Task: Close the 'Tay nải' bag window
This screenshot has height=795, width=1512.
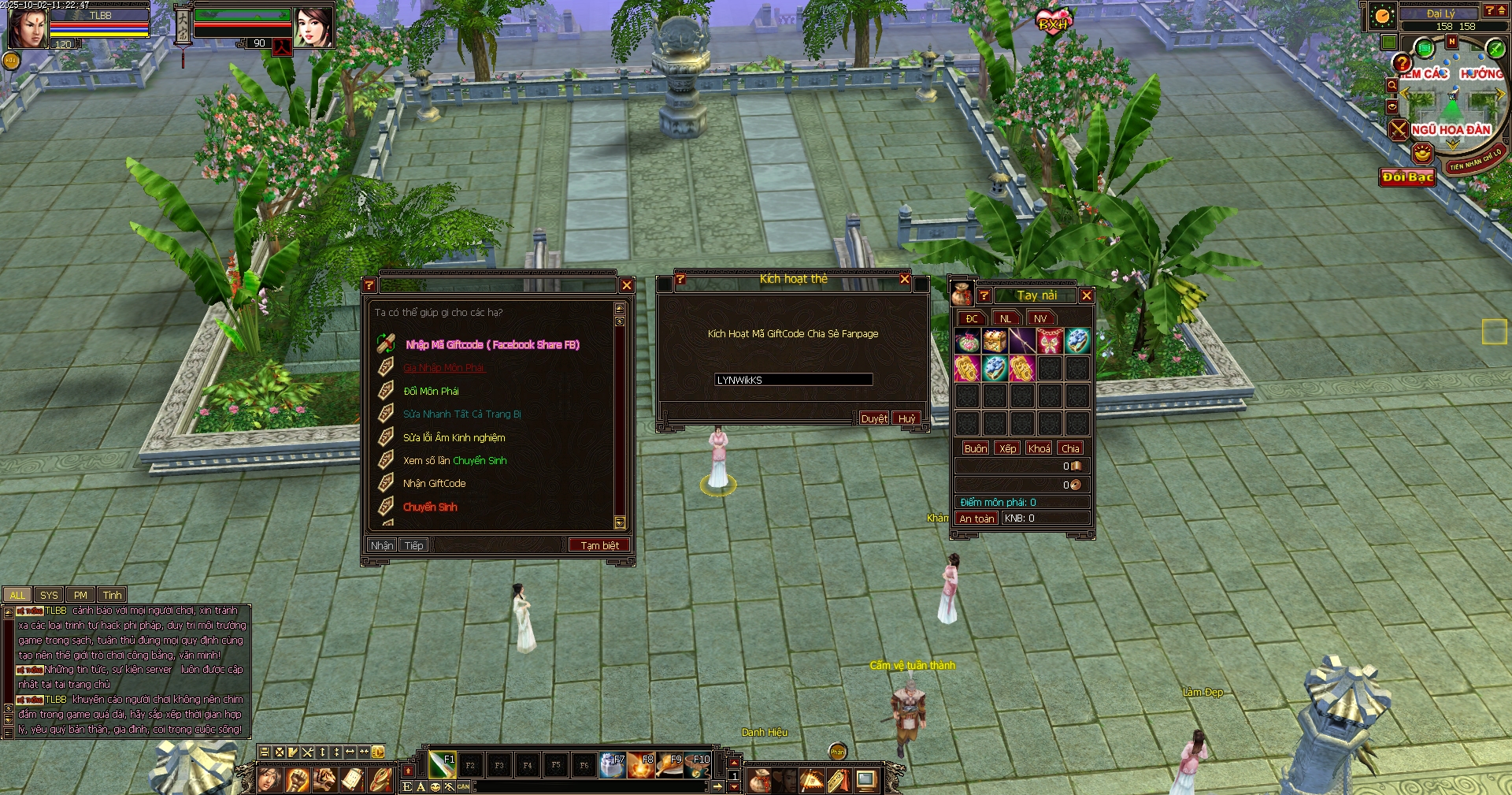Action: pos(1087,295)
